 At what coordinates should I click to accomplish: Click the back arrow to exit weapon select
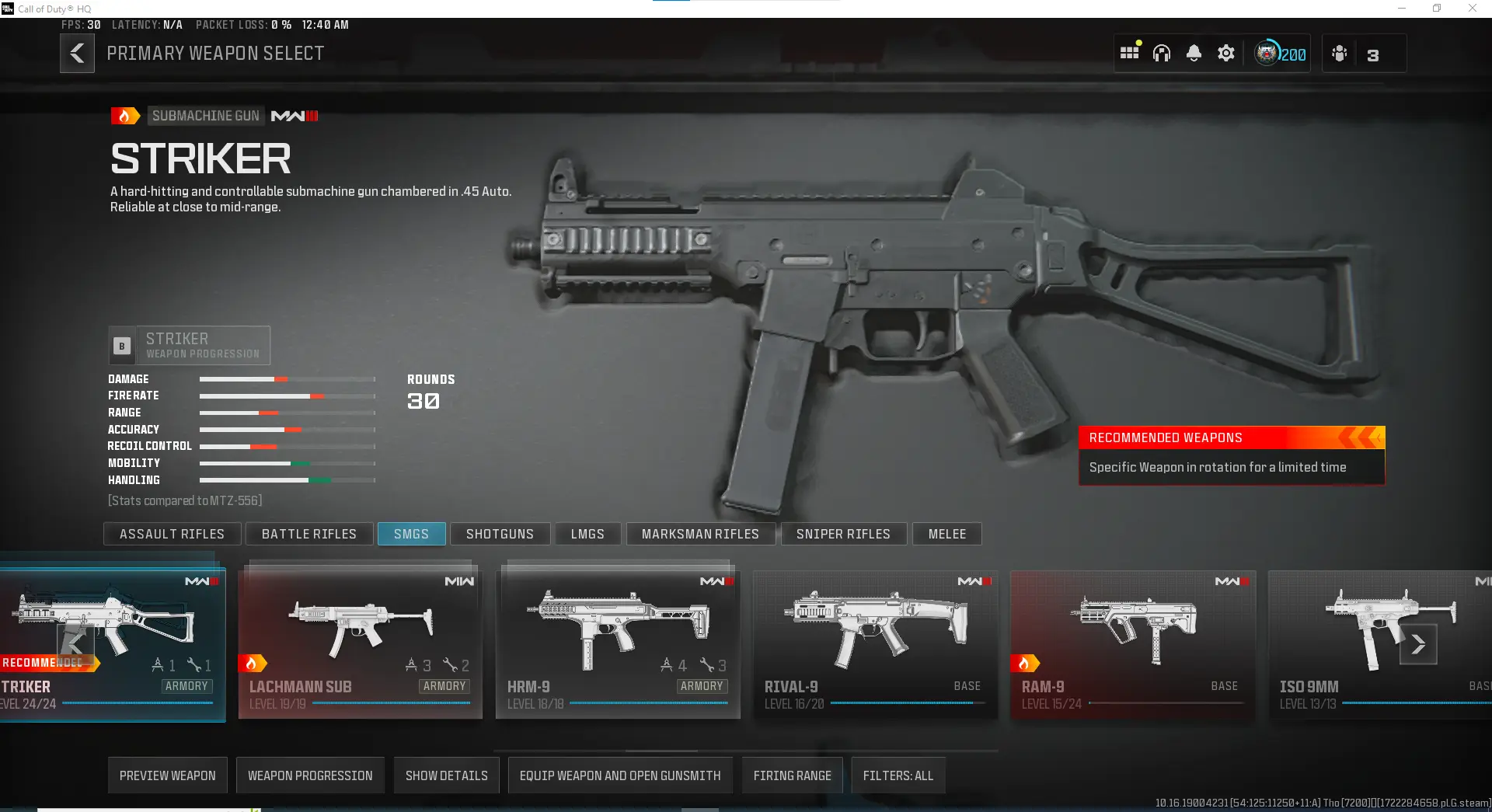point(77,53)
